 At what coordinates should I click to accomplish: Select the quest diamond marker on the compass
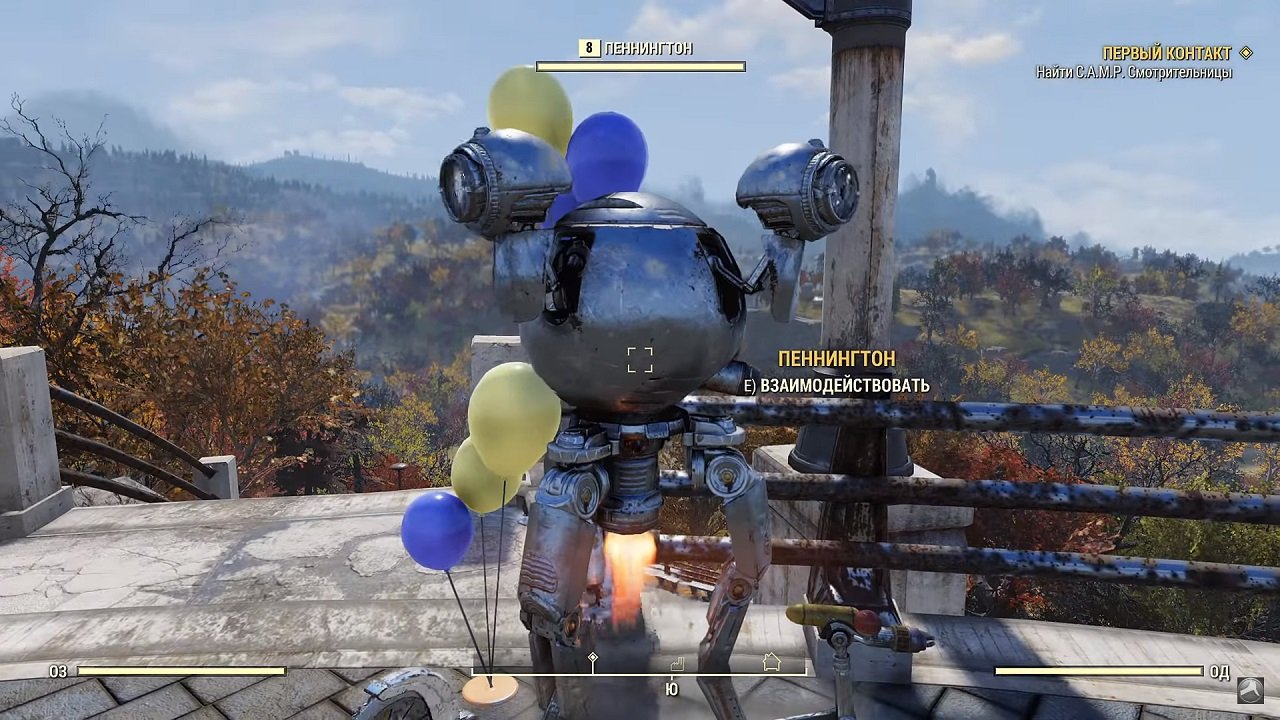click(x=592, y=657)
